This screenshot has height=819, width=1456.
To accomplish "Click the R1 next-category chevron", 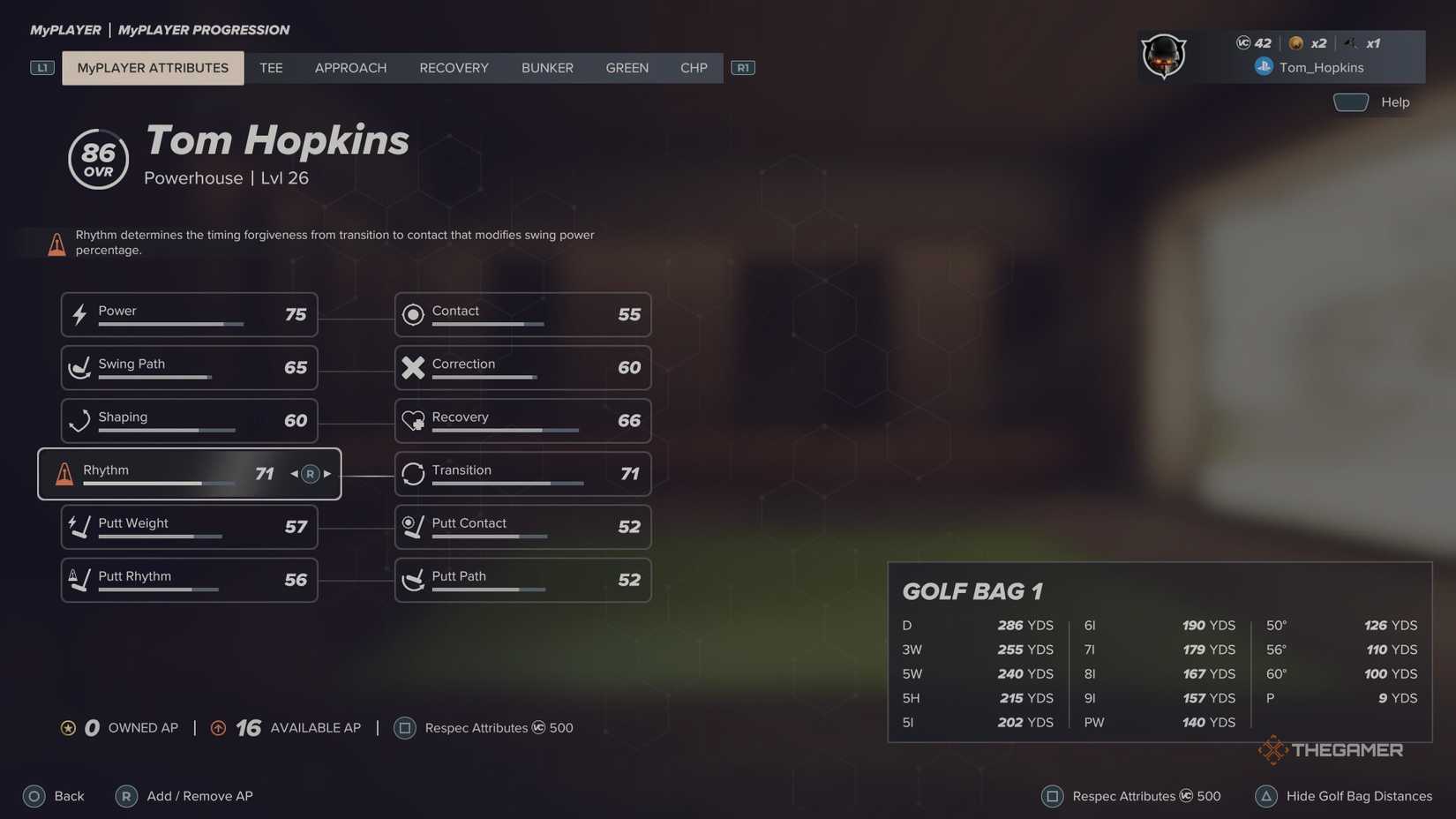I will click(x=742, y=67).
